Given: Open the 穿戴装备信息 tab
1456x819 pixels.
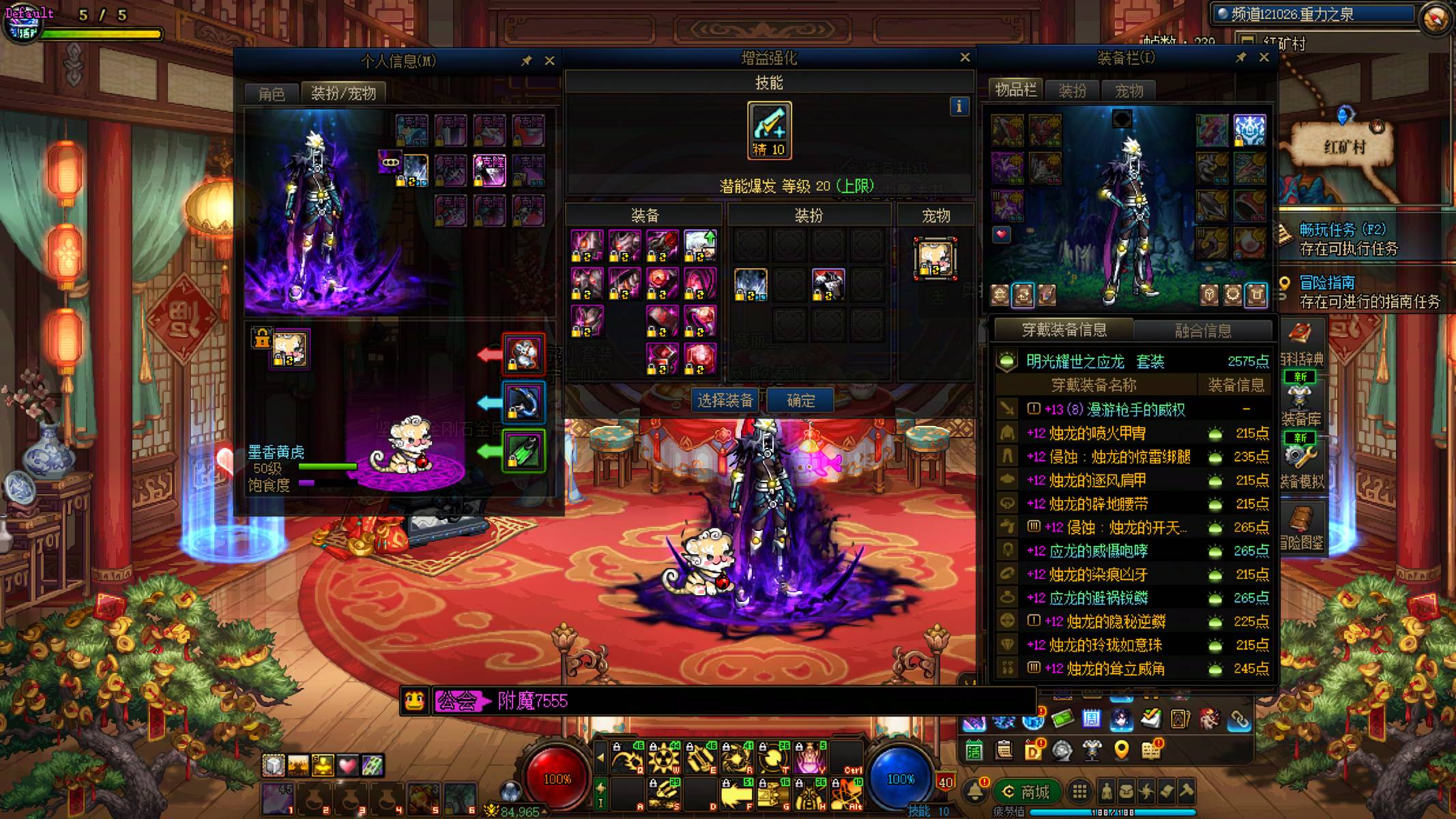Looking at the screenshot, I should 1064,330.
